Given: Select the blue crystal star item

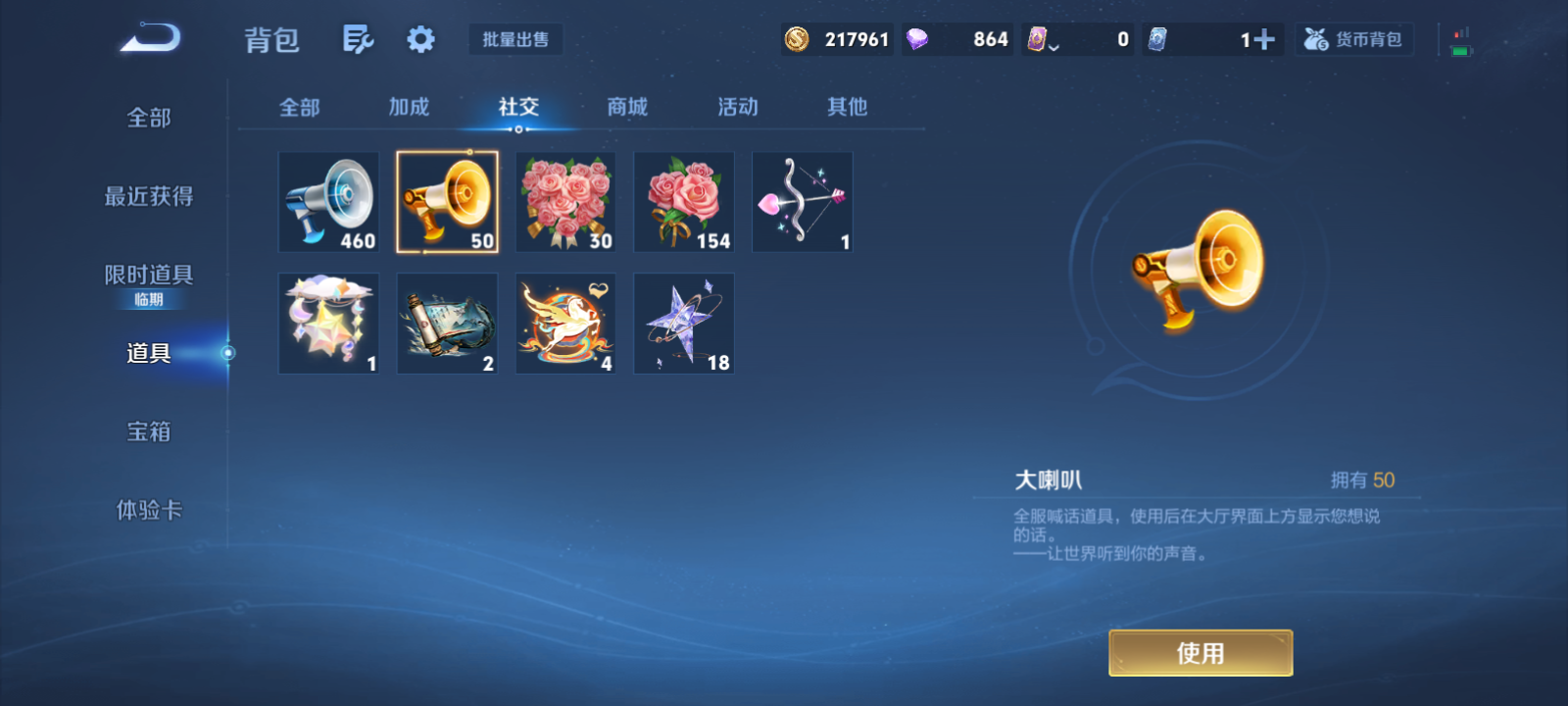Looking at the screenshot, I should [x=683, y=323].
